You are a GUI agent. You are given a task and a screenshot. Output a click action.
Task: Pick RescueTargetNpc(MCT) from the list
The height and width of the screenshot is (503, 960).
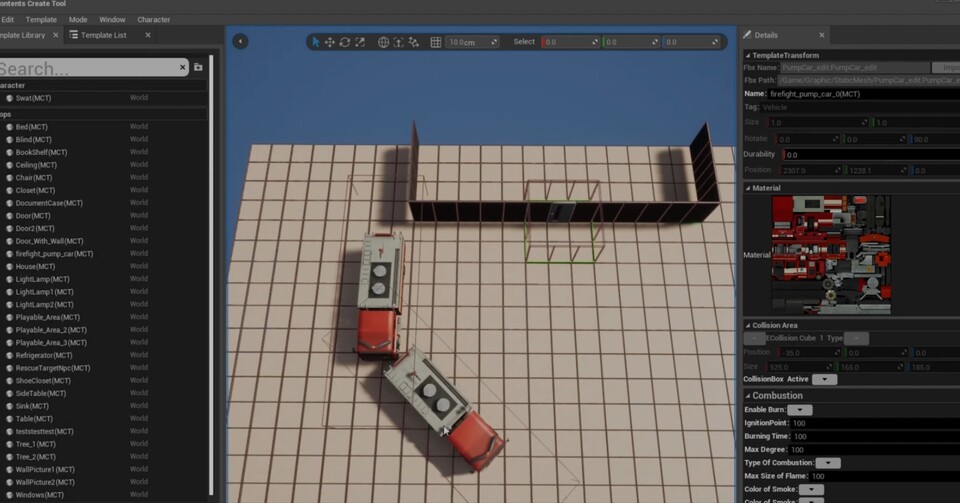(x=52, y=368)
